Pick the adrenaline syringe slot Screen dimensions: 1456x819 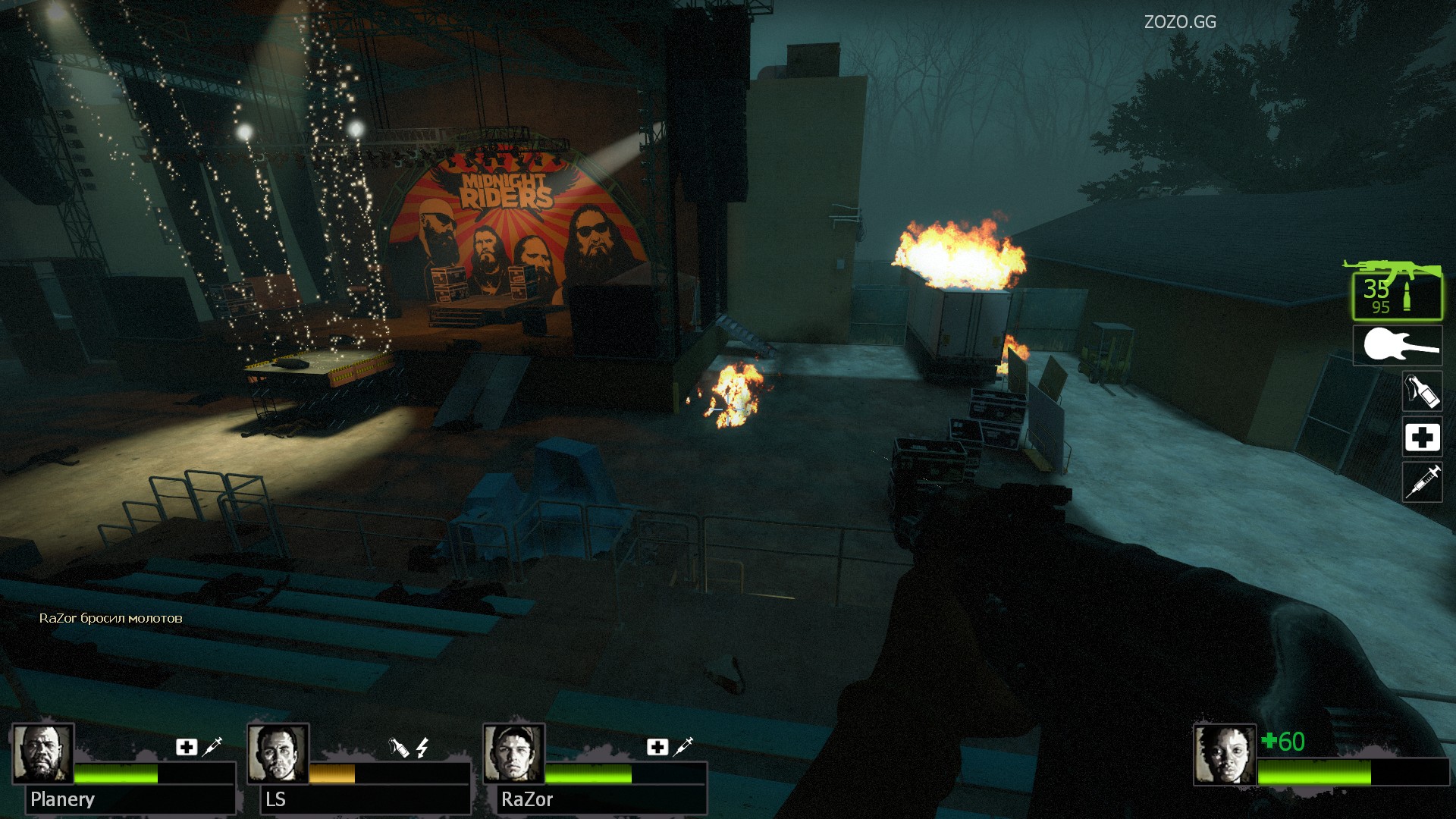(1422, 482)
